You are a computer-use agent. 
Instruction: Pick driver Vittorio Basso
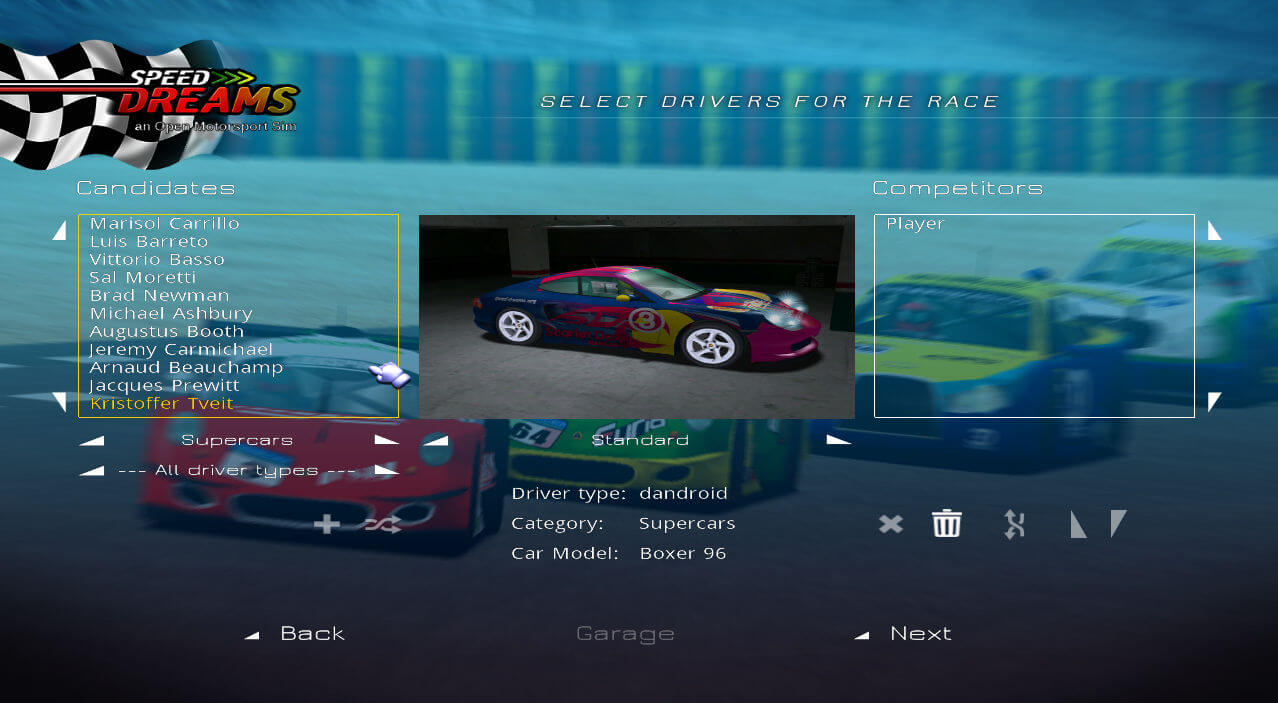(x=157, y=260)
